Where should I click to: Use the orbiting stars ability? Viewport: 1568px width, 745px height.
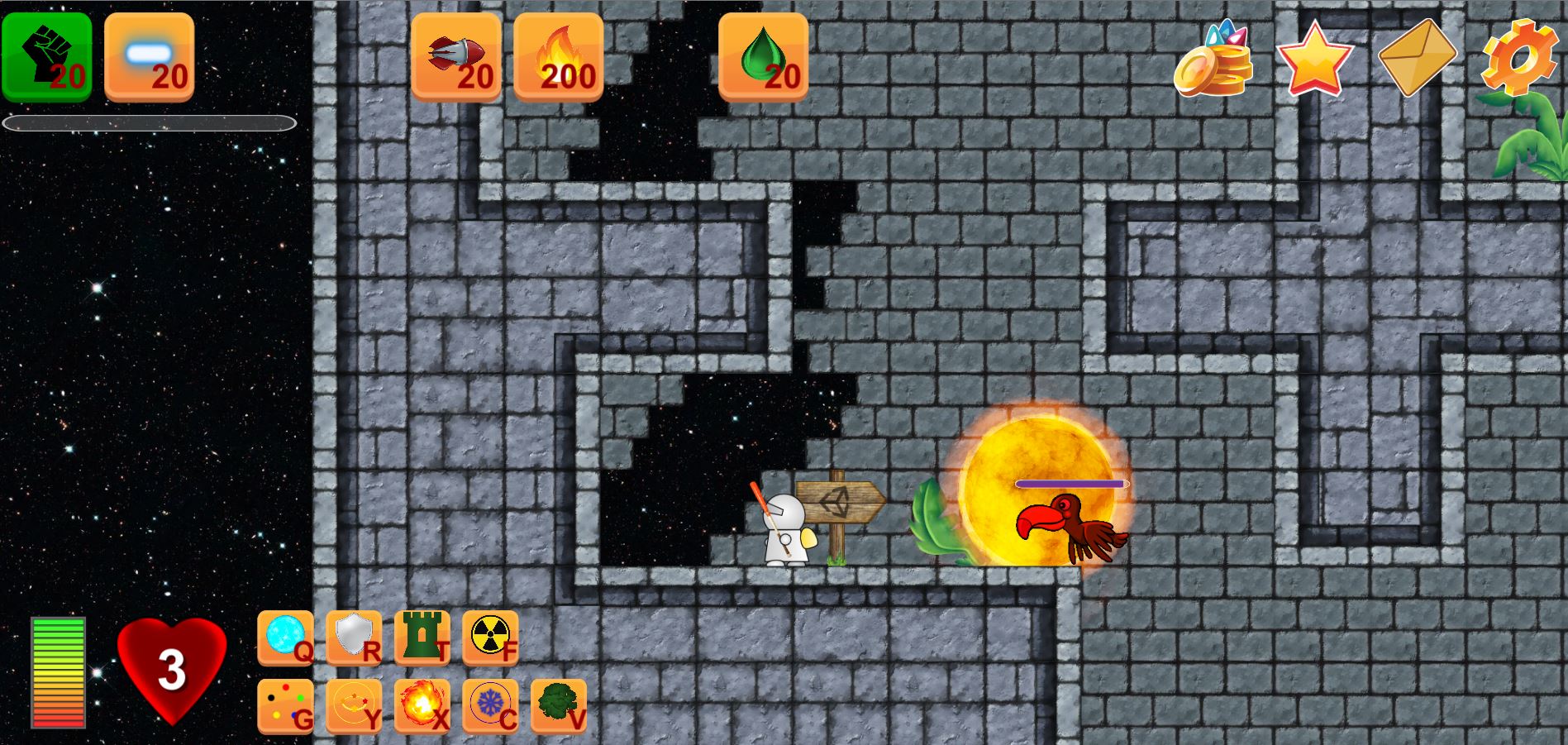coord(355,706)
